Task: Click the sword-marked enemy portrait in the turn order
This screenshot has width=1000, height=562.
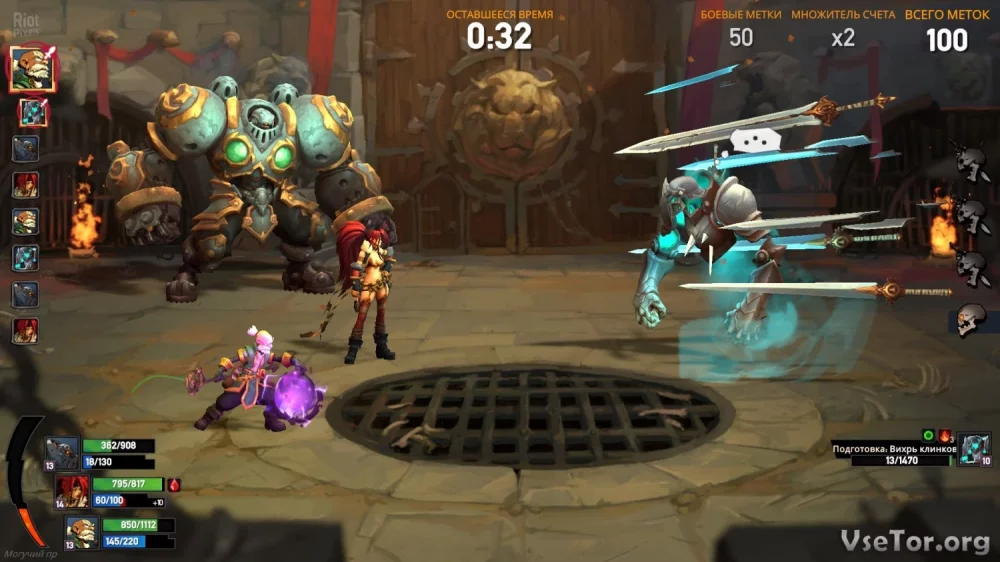Action: click(x=33, y=113)
